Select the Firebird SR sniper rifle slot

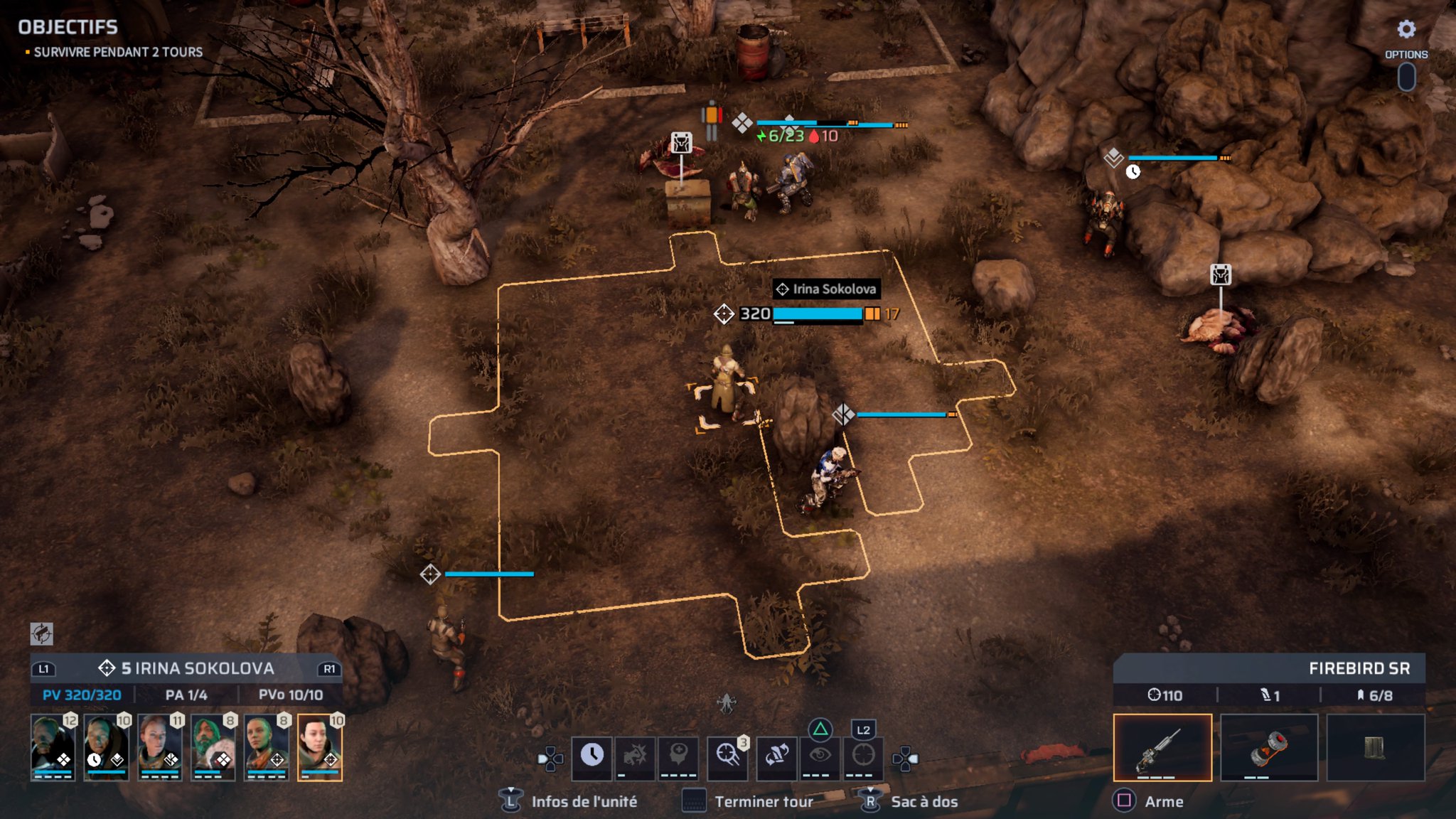pos(1162,748)
